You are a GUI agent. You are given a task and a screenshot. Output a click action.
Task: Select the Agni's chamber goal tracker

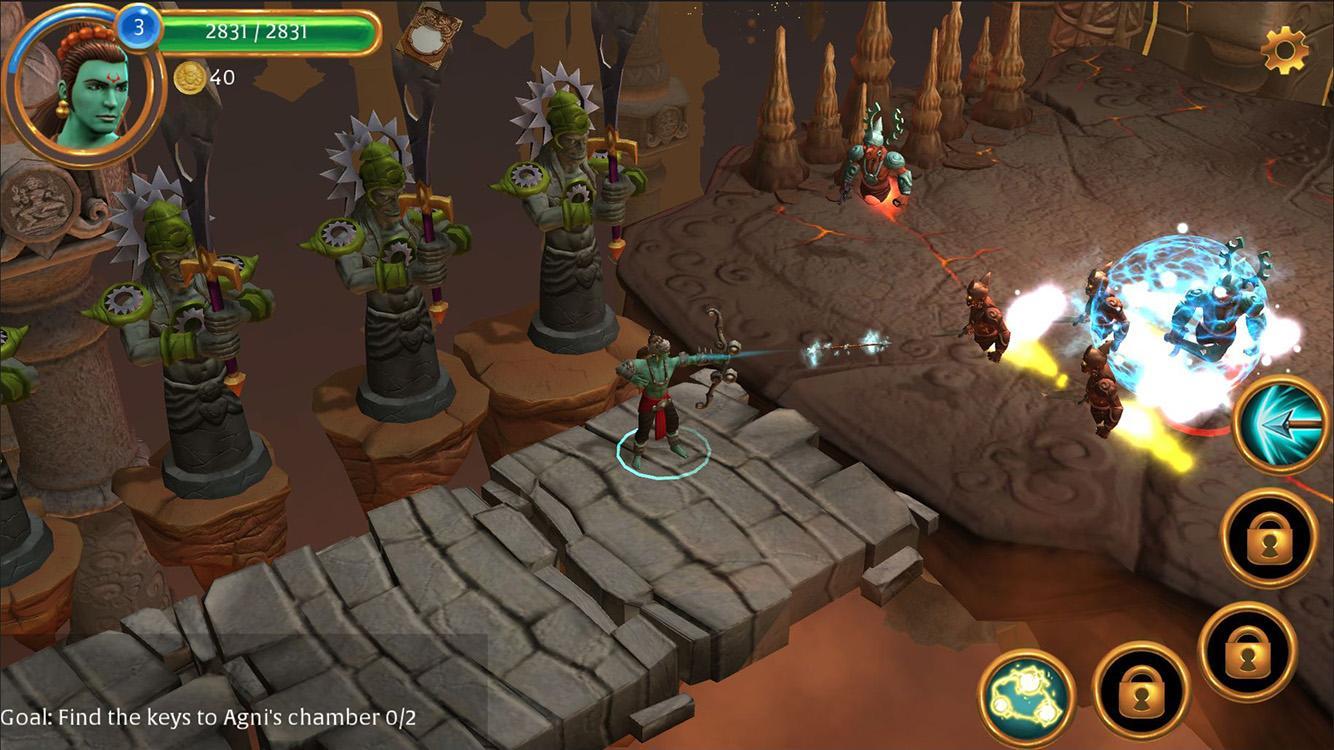point(209,717)
